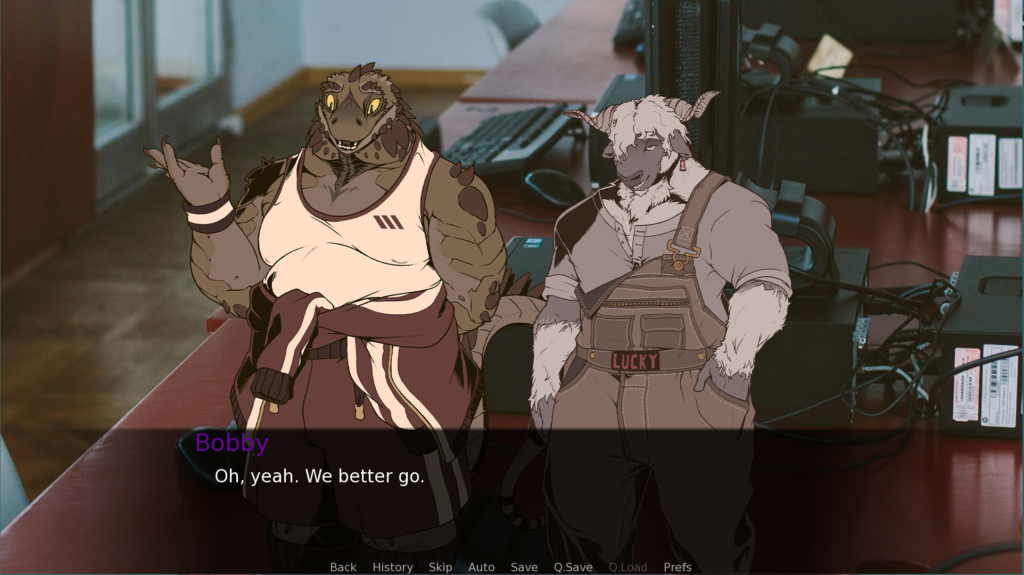Open the dialogue History log
The height and width of the screenshot is (575, 1024).
[x=392, y=567]
